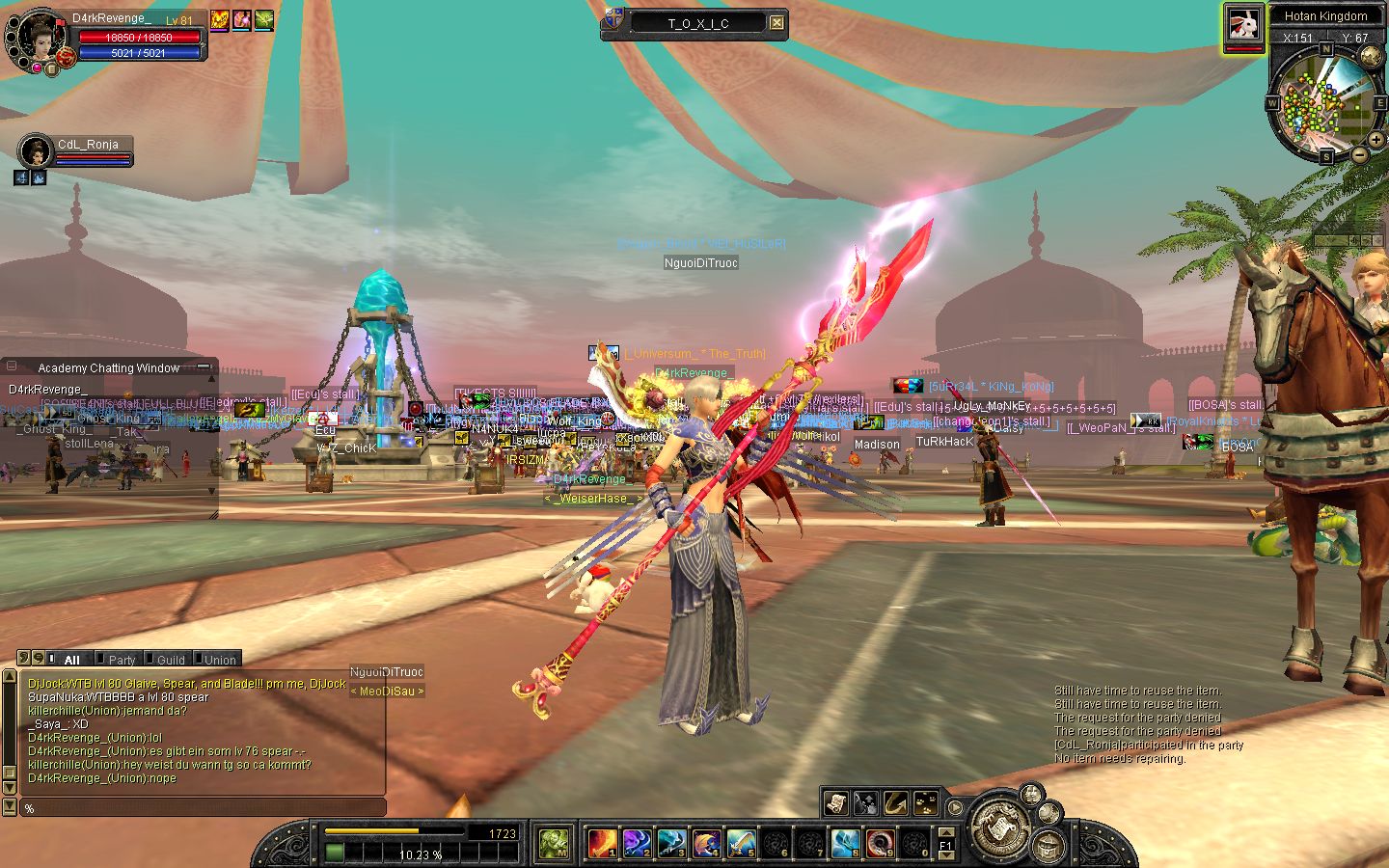Open the scroll icon above the hotbar
Viewport: 1389px width, 868px height.
[x=835, y=802]
